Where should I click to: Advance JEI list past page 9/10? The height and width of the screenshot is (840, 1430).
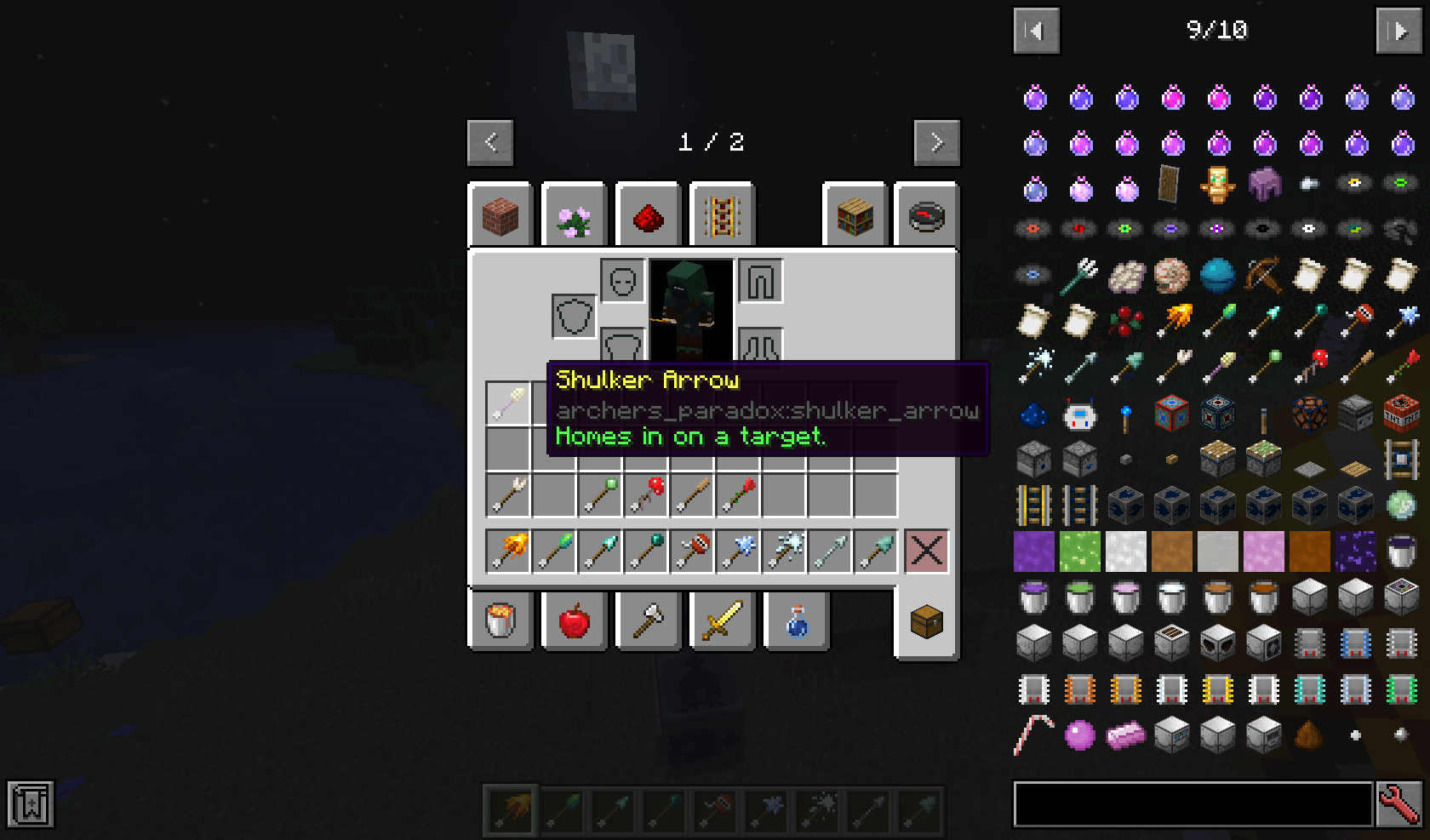pyautogui.click(x=1399, y=31)
